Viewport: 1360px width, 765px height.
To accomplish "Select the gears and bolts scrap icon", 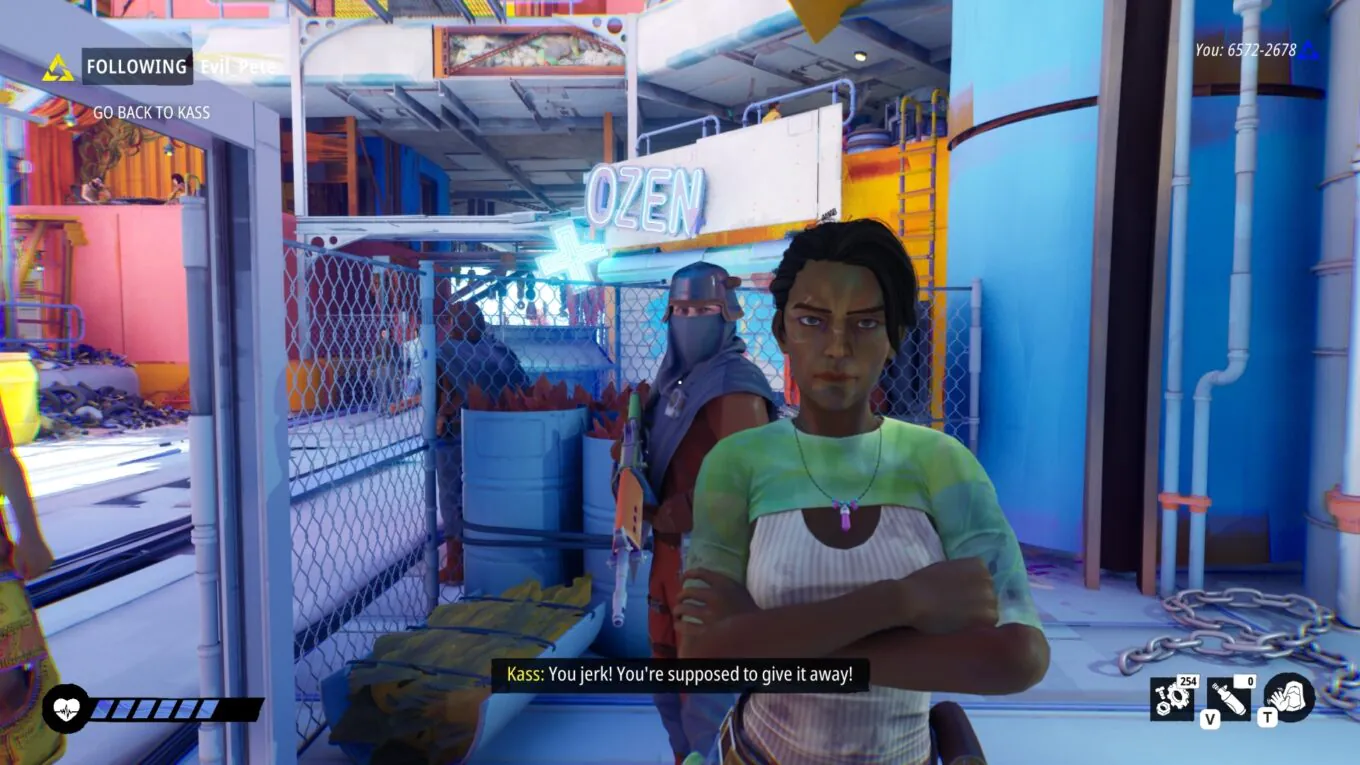I will coord(1171,698).
